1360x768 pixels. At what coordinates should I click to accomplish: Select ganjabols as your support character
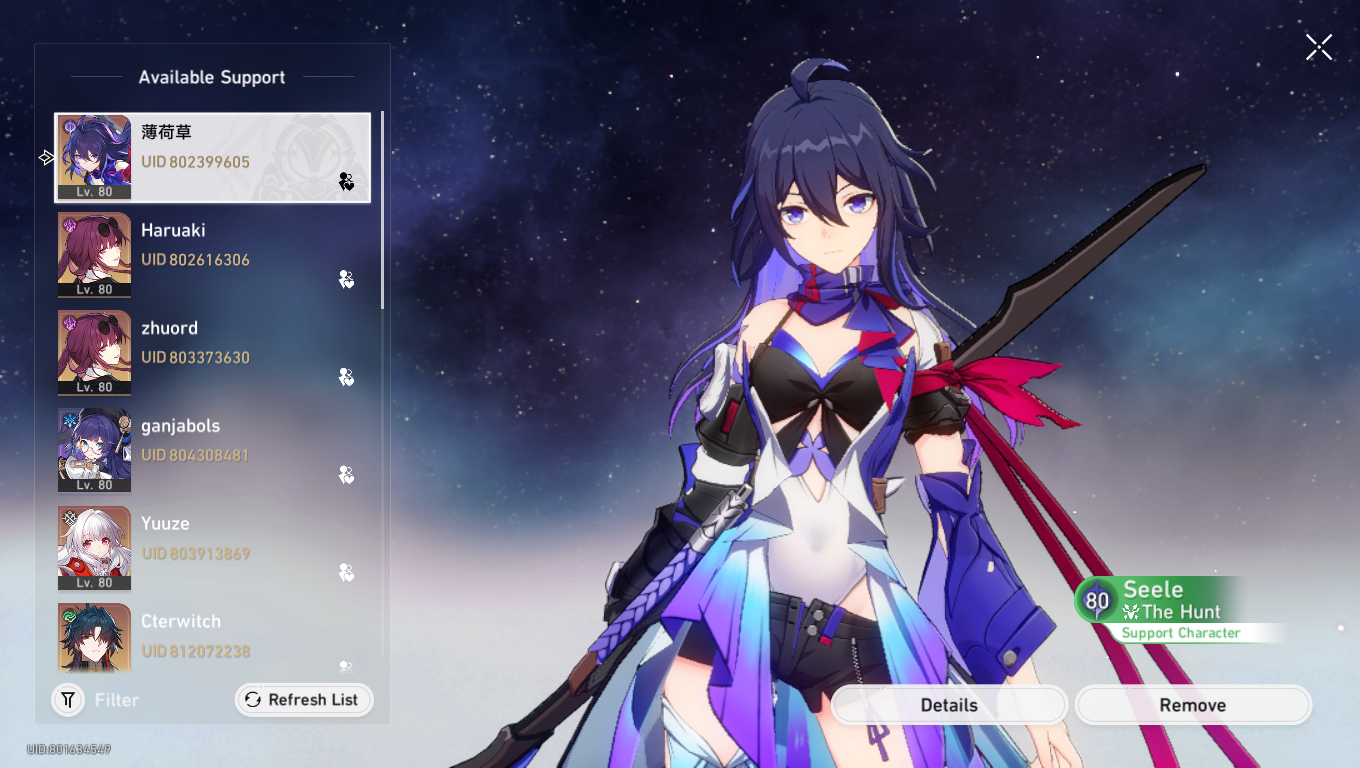click(212, 450)
